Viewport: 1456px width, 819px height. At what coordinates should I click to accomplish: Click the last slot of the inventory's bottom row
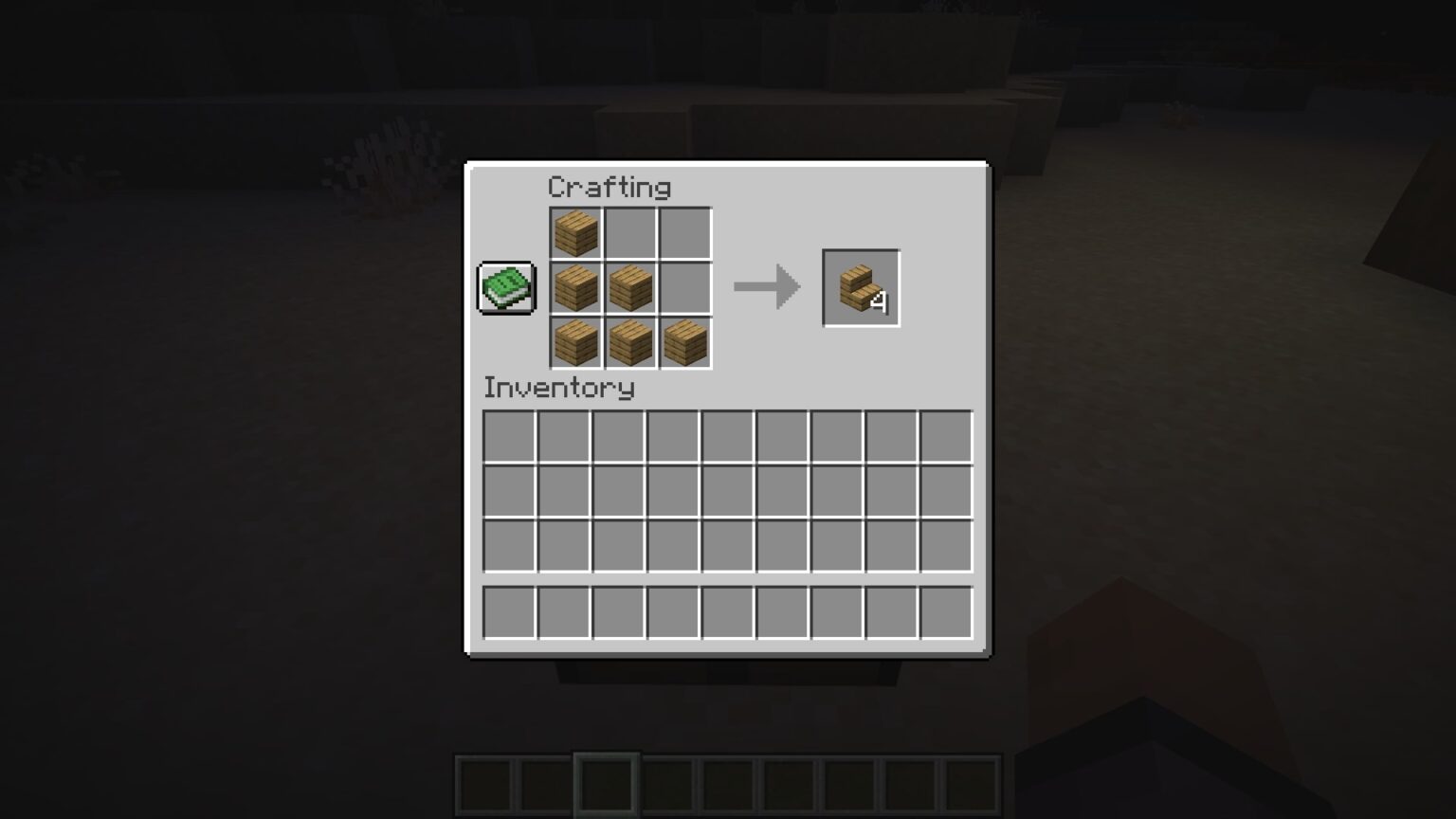(945, 613)
